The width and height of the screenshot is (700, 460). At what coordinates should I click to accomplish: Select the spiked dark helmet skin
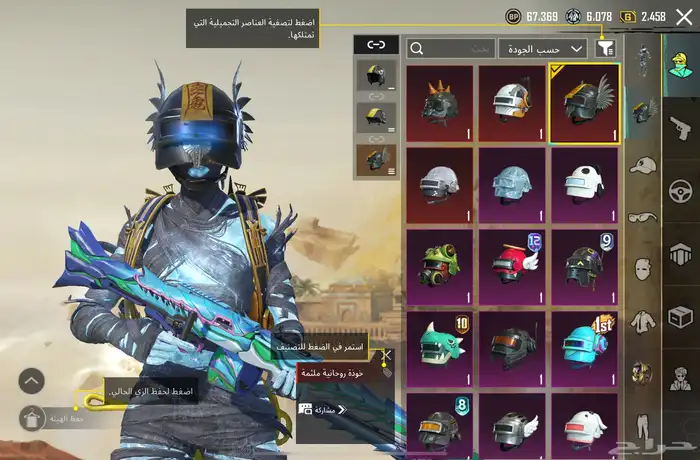coord(439,102)
